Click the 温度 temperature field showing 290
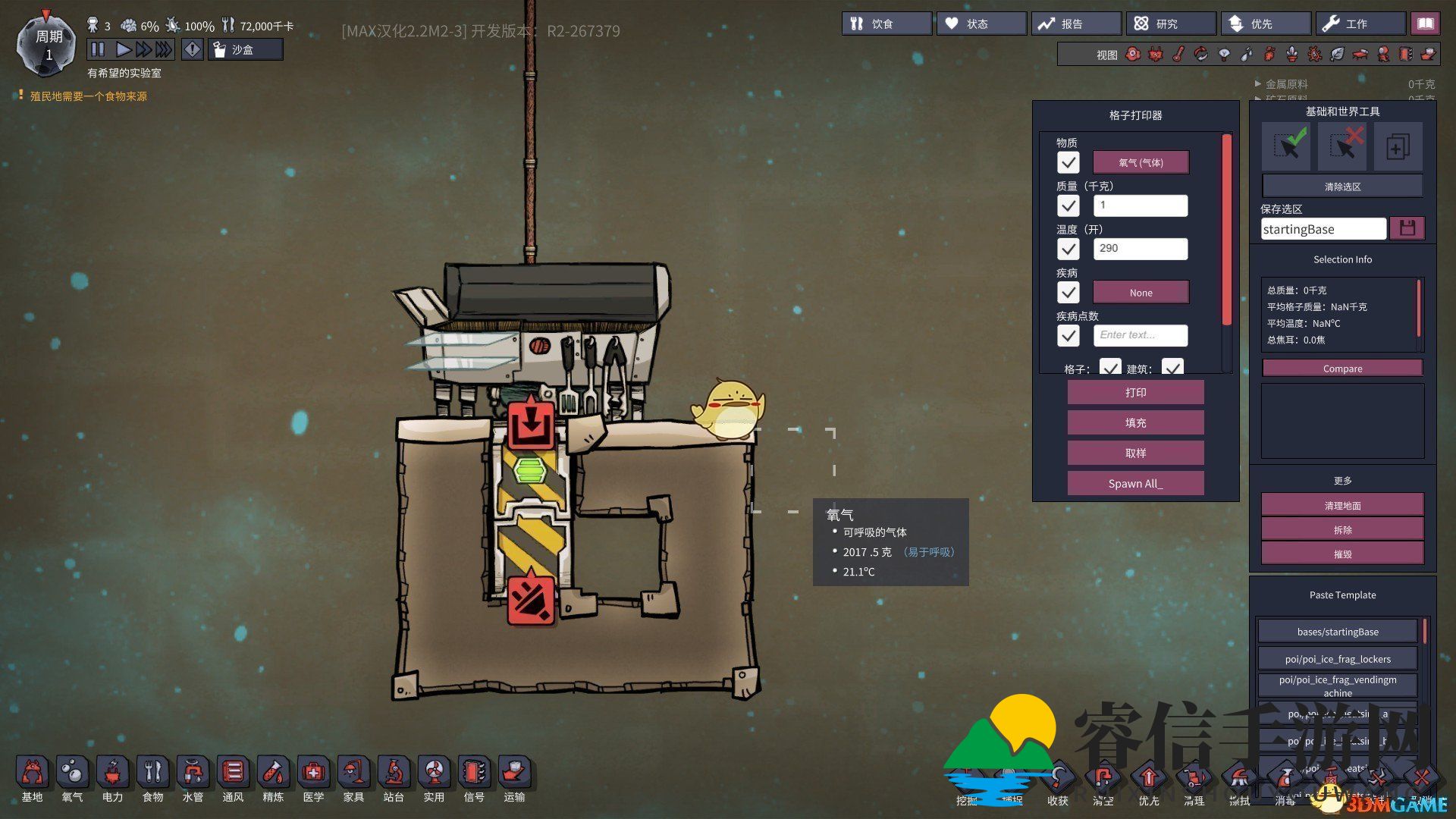1456x819 pixels. [1141, 249]
